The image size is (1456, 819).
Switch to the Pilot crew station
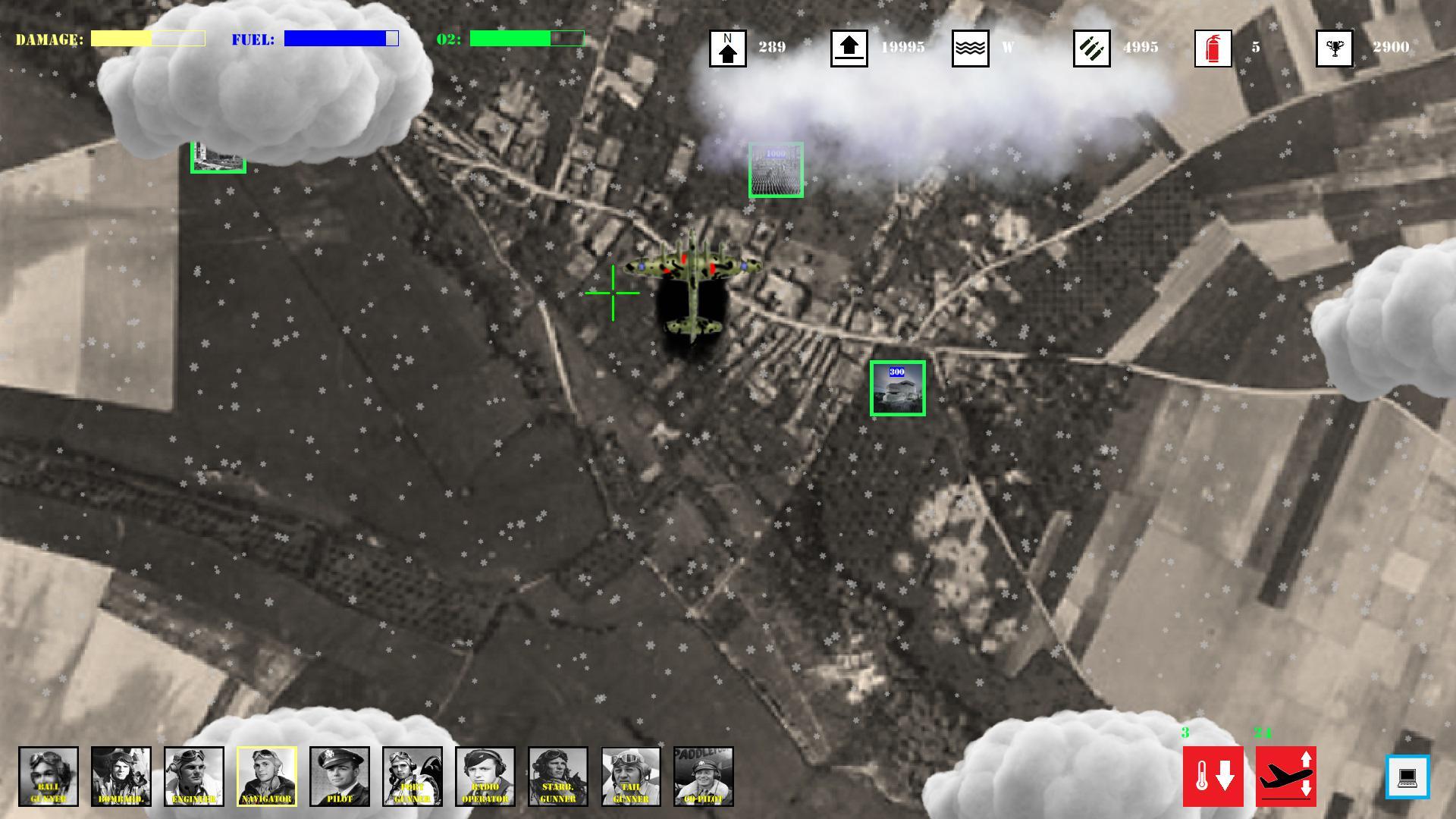click(339, 777)
